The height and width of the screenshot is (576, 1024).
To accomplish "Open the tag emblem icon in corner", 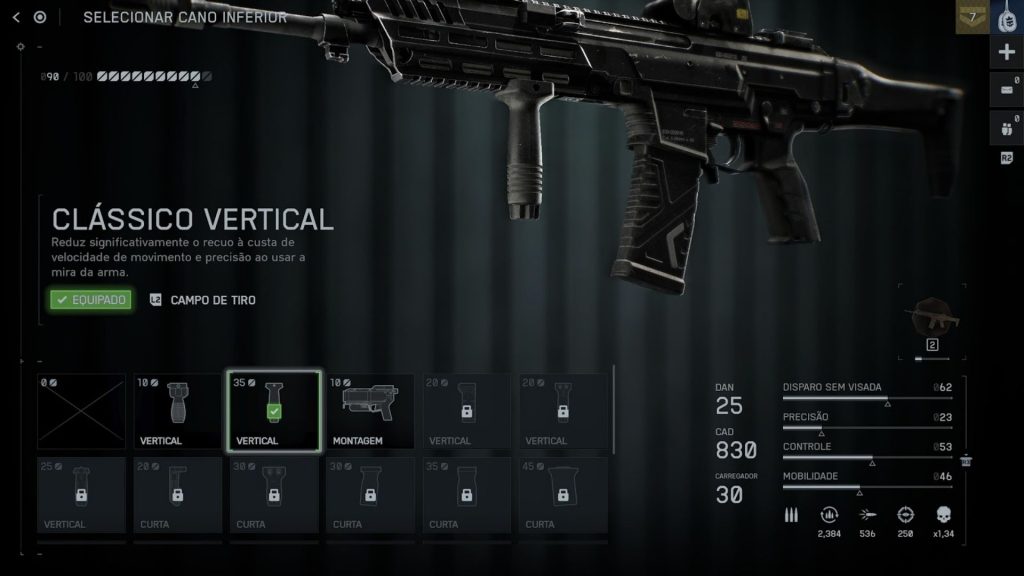I will [1006, 17].
